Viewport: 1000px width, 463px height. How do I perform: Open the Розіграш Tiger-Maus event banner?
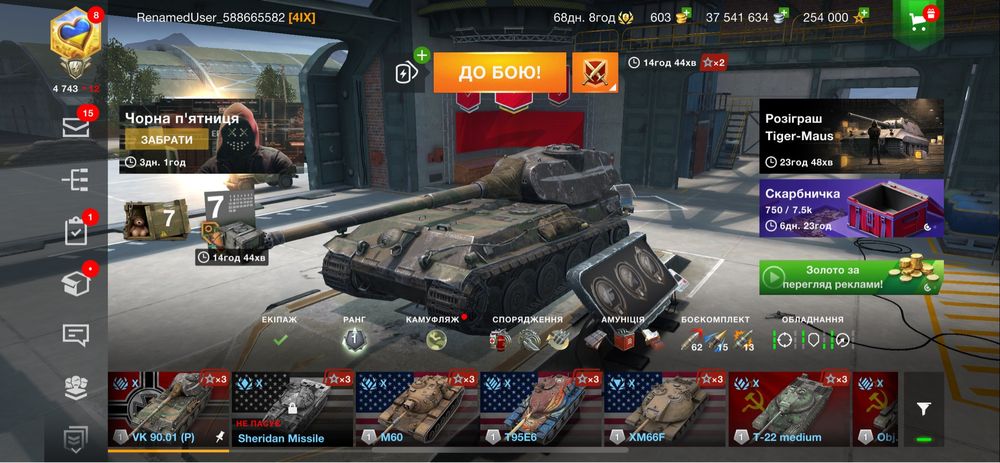tap(850, 136)
